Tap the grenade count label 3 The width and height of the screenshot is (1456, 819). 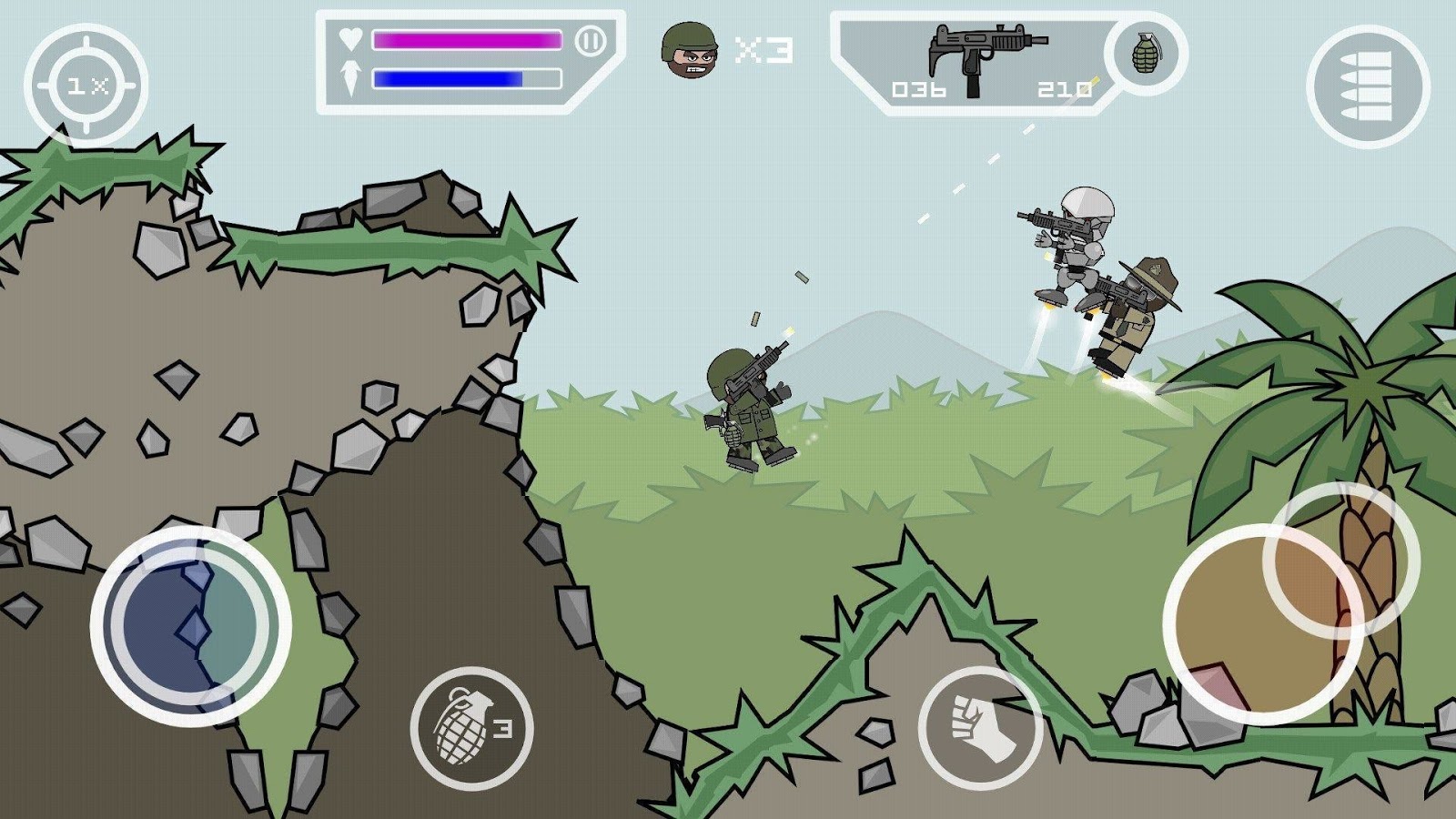click(503, 728)
